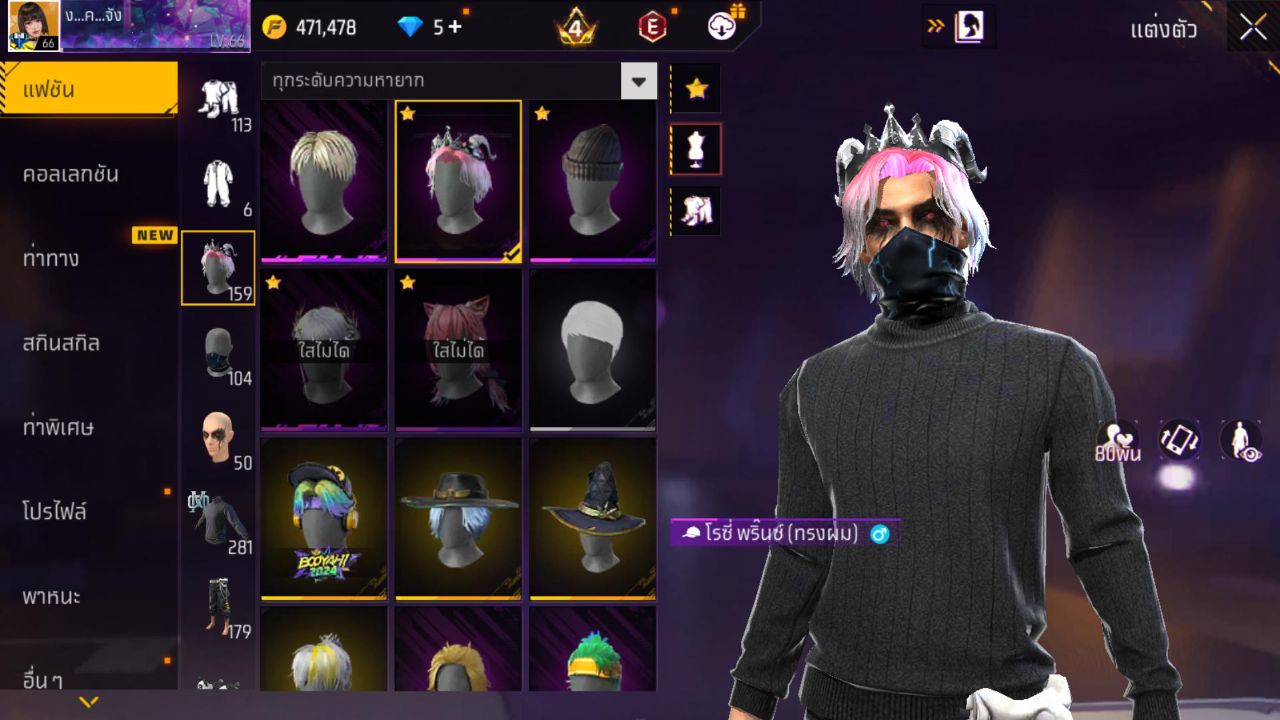
Task: Open the hairstyle category icon in the wardrobe sidebar
Action: pyautogui.click(x=219, y=268)
